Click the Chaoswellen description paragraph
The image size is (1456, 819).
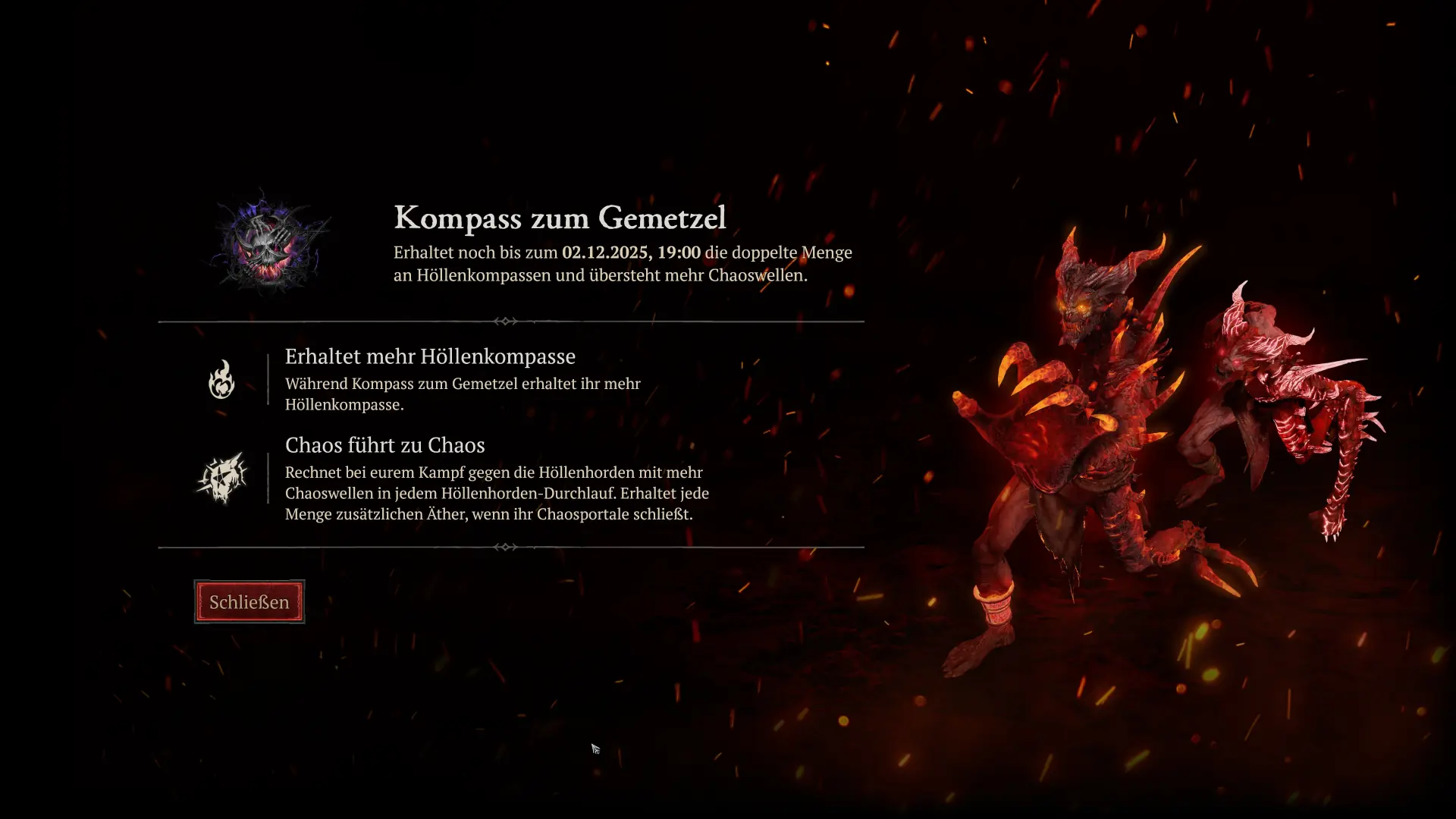click(x=497, y=493)
